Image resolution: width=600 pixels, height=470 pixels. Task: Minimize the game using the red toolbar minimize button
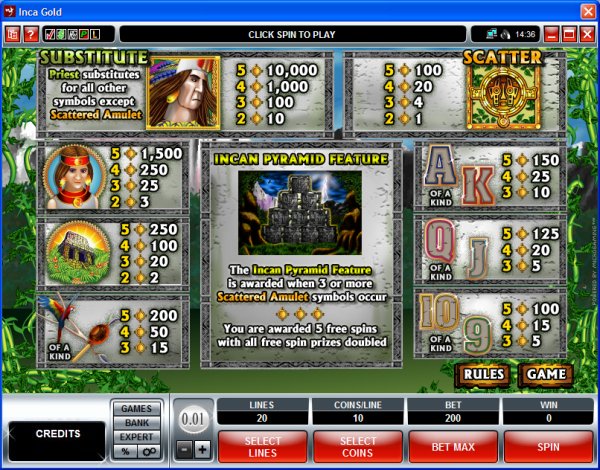click(550, 34)
